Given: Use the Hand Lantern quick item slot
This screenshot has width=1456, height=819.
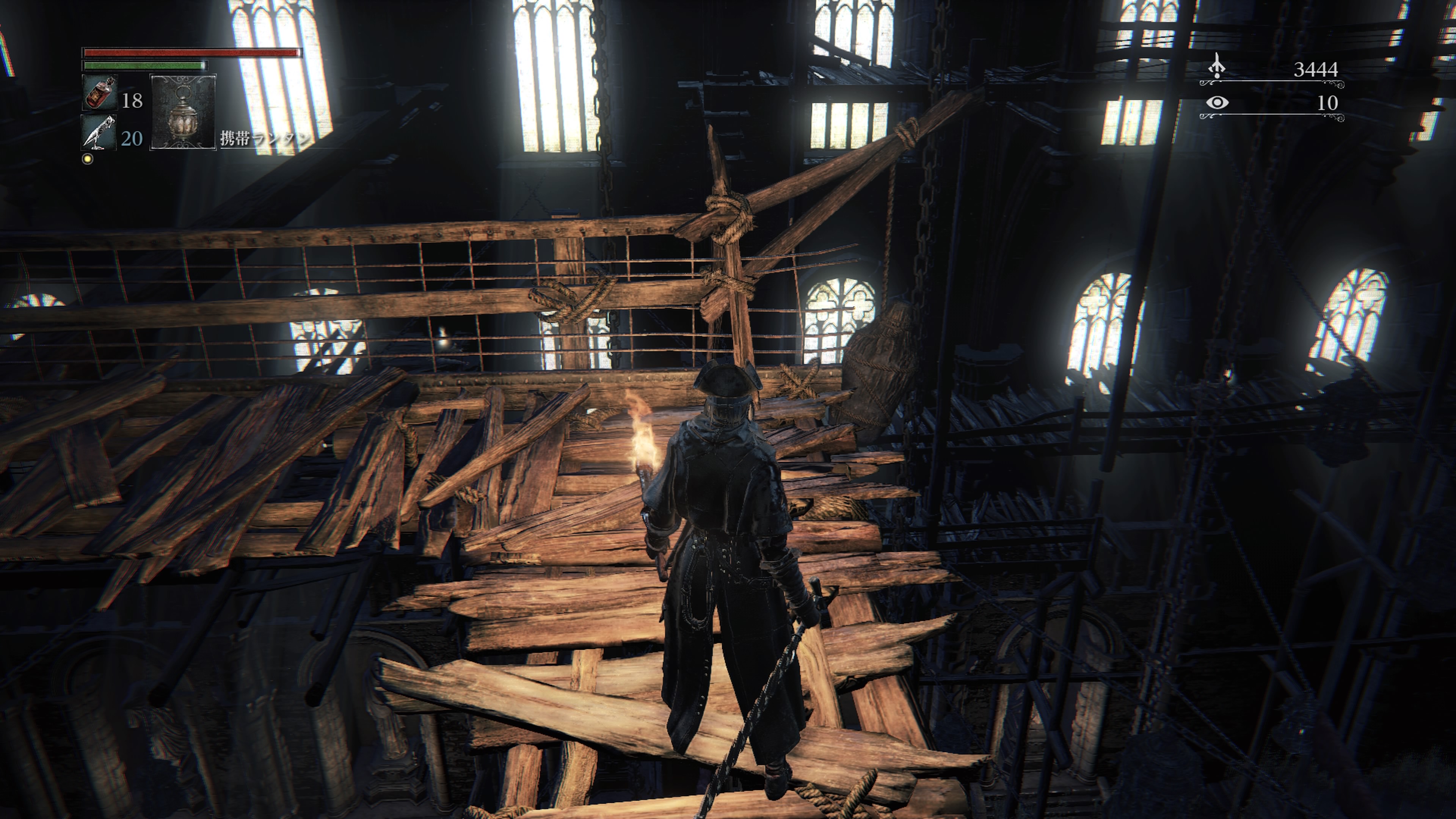Looking at the screenshot, I should pos(183,113).
